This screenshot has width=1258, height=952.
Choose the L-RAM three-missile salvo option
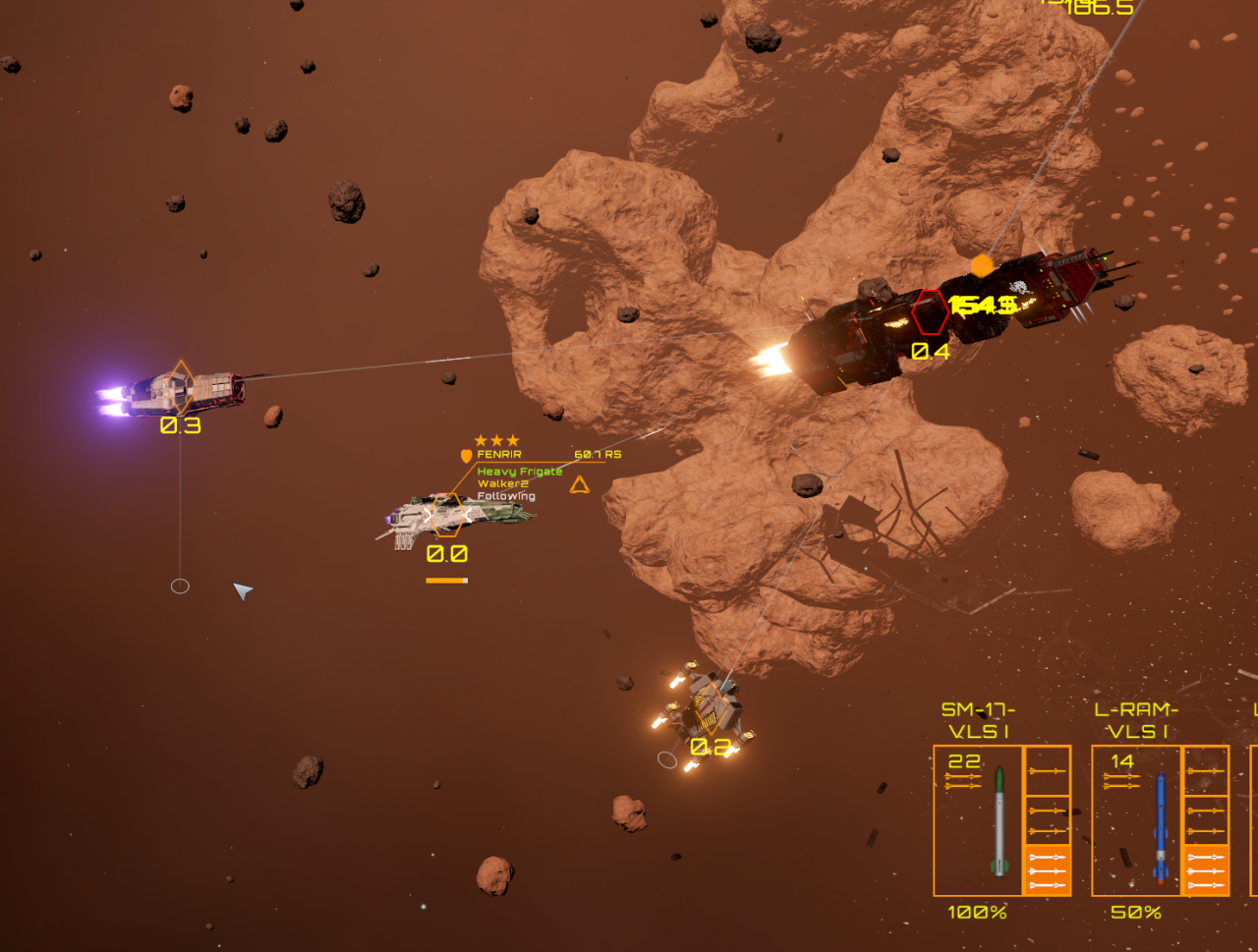pyautogui.click(x=1205, y=869)
